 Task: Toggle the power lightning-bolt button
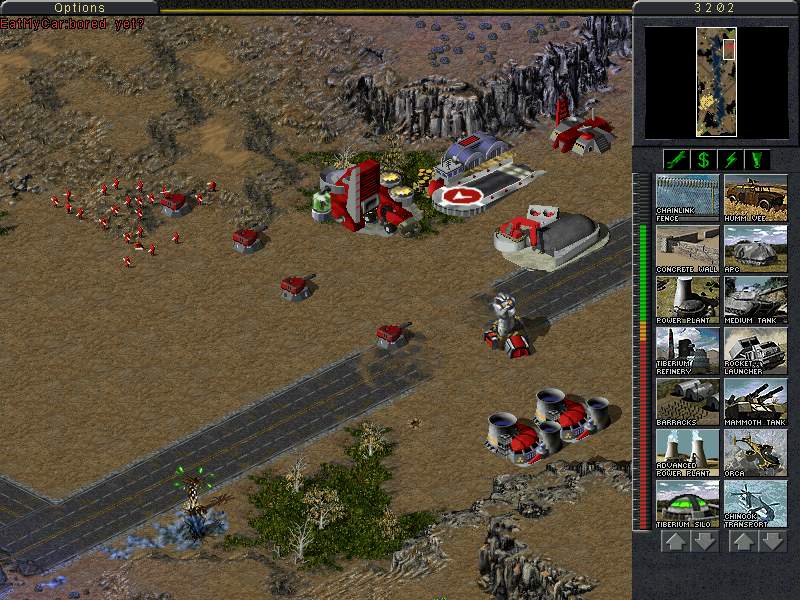point(731,159)
